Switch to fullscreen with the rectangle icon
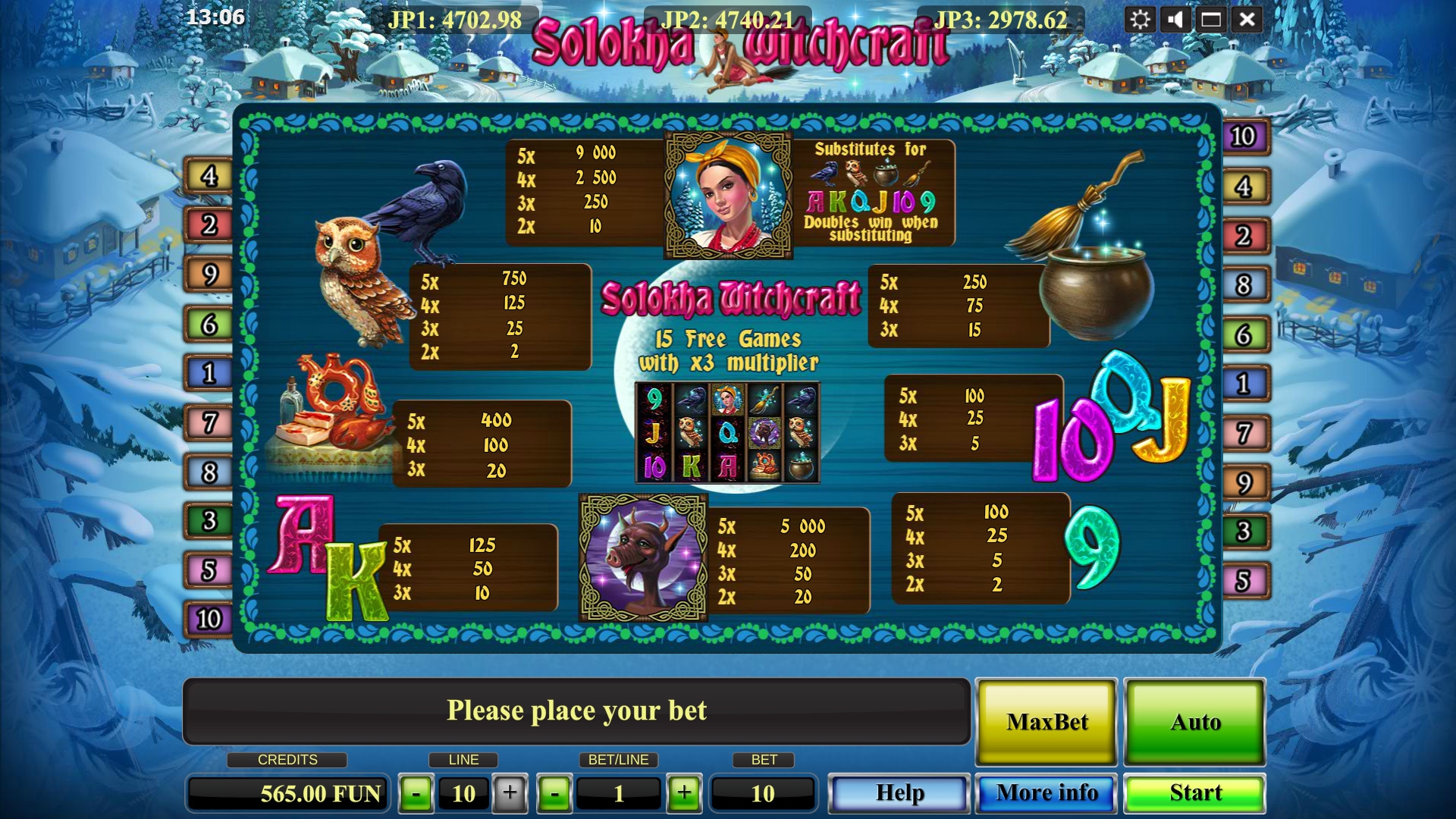The image size is (1456, 819). click(x=1211, y=20)
